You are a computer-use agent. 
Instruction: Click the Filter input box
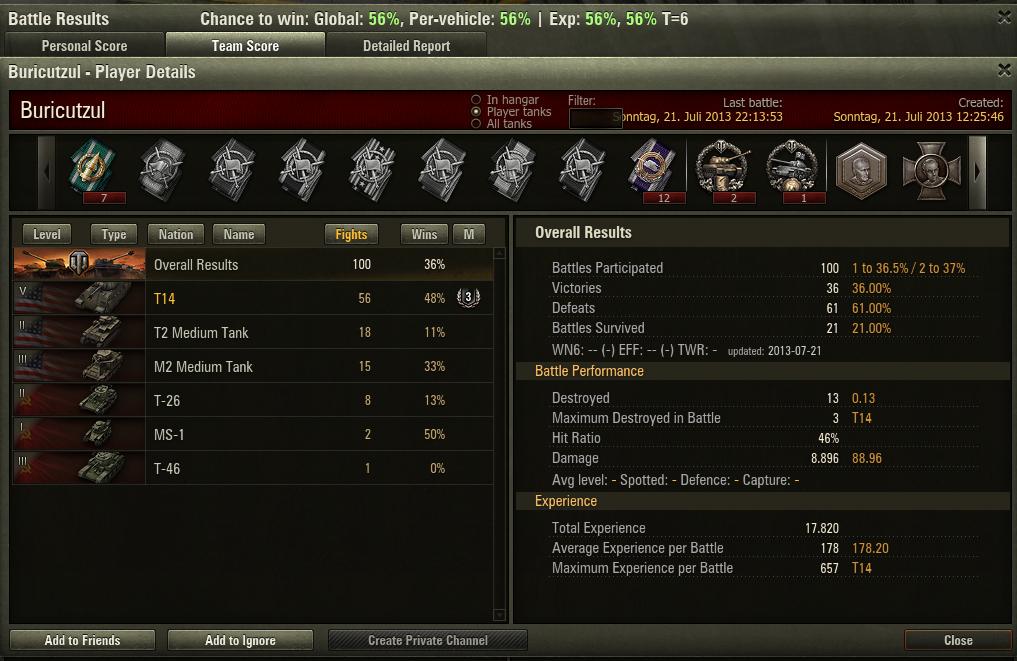(x=595, y=118)
